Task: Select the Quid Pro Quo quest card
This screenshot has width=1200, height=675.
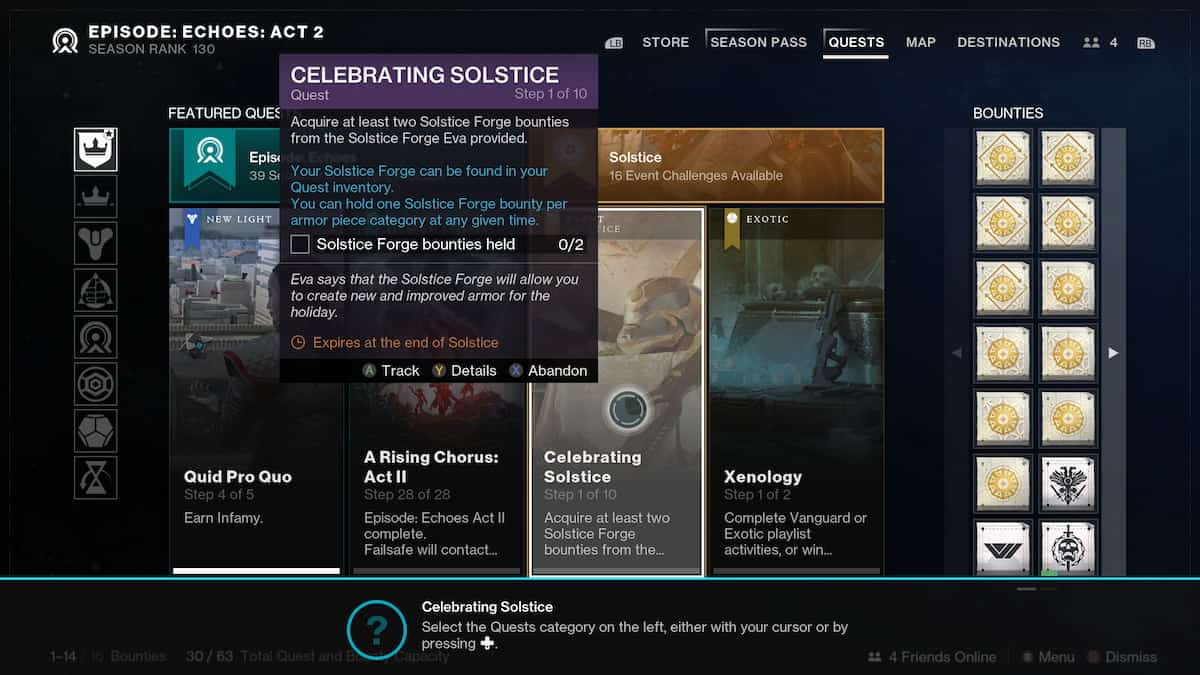Action: click(x=256, y=480)
